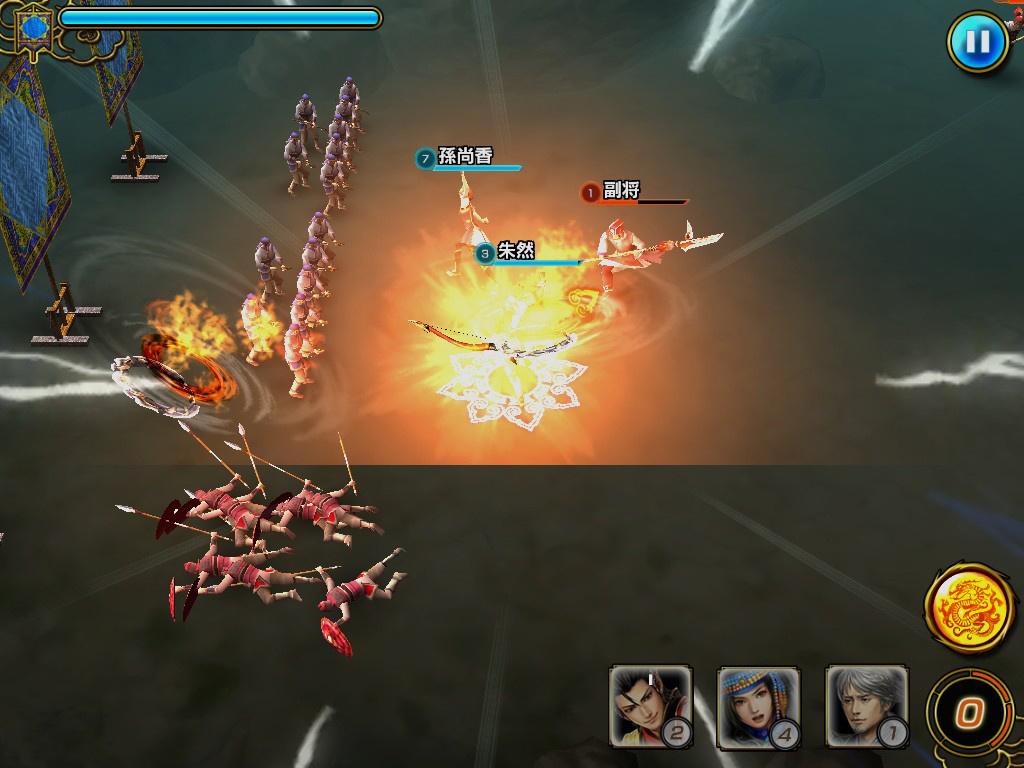The width and height of the screenshot is (1024, 768).
Task: Deploy the gray-haired officer portrait card
Action: pos(866,705)
